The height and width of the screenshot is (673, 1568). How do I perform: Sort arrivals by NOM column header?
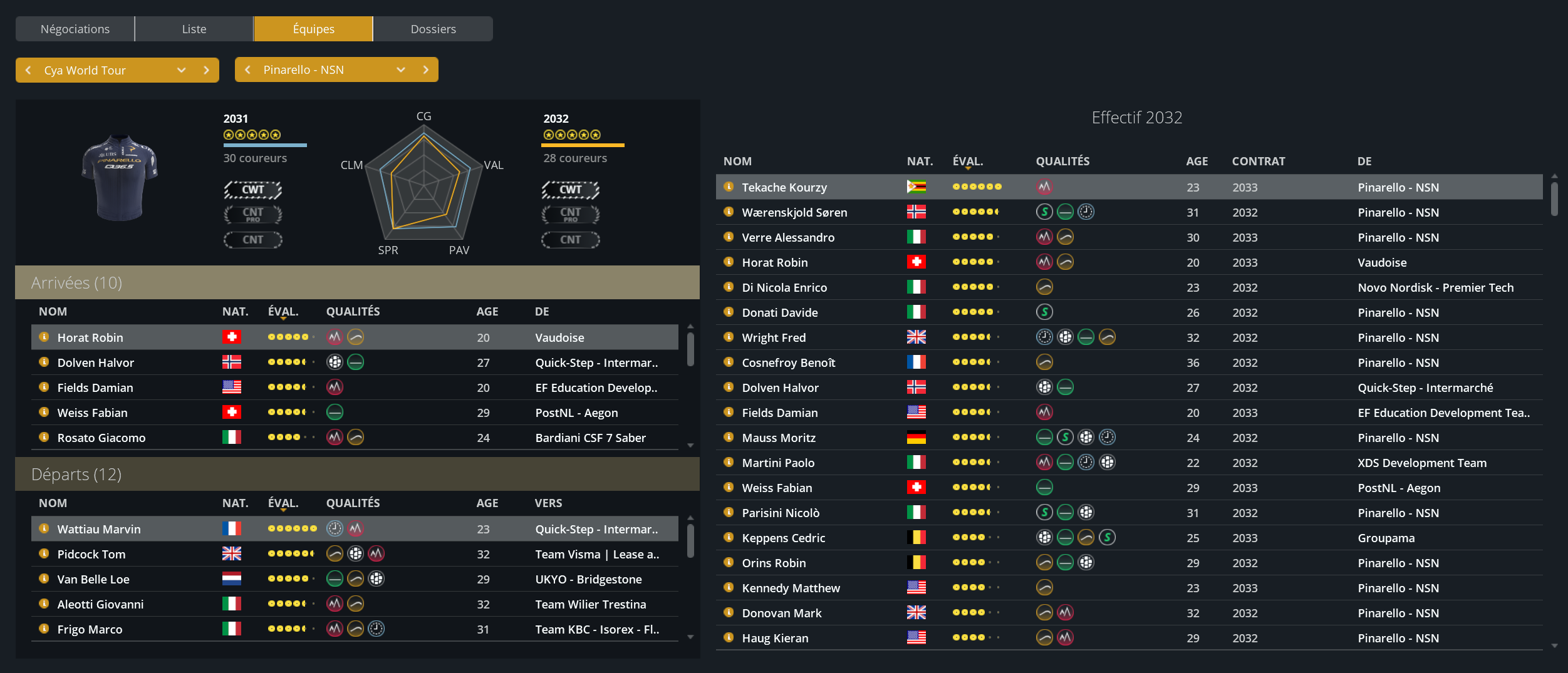53,311
